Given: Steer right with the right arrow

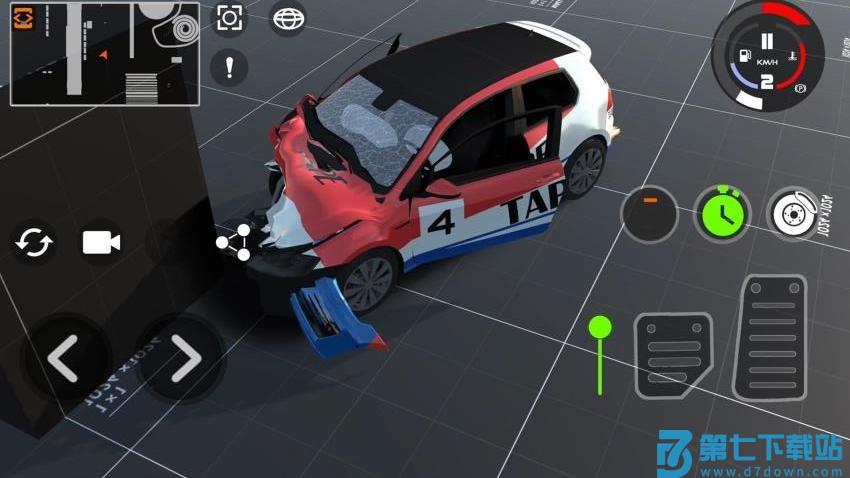Looking at the screenshot, I should tap(183, 359).
